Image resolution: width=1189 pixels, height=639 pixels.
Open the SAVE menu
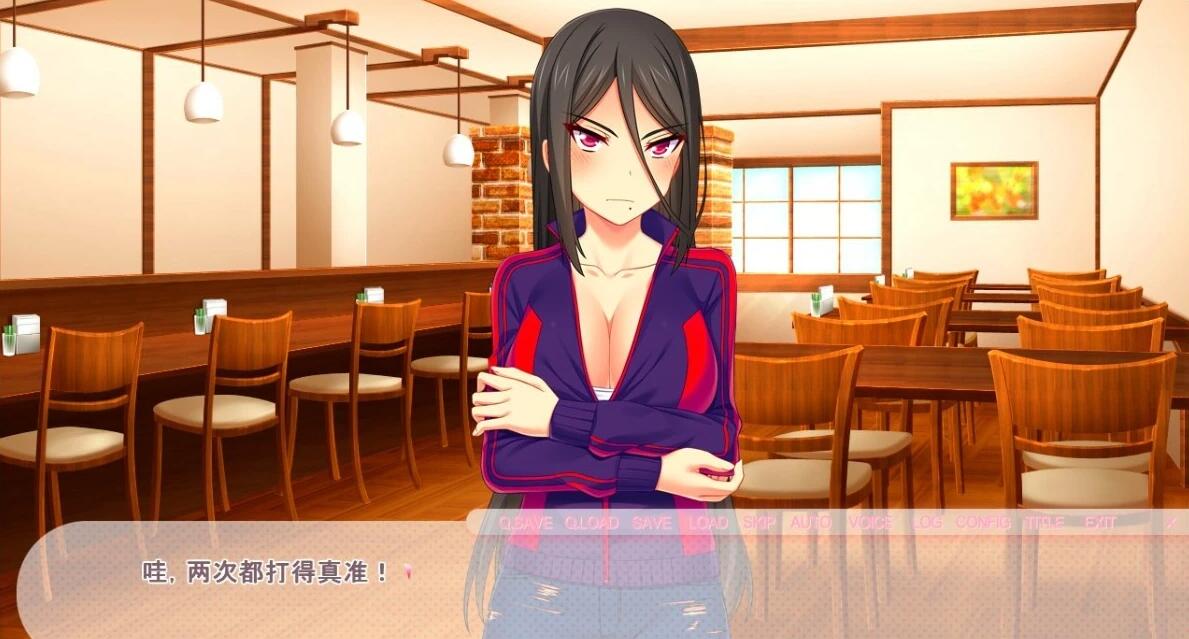[651, 522]
